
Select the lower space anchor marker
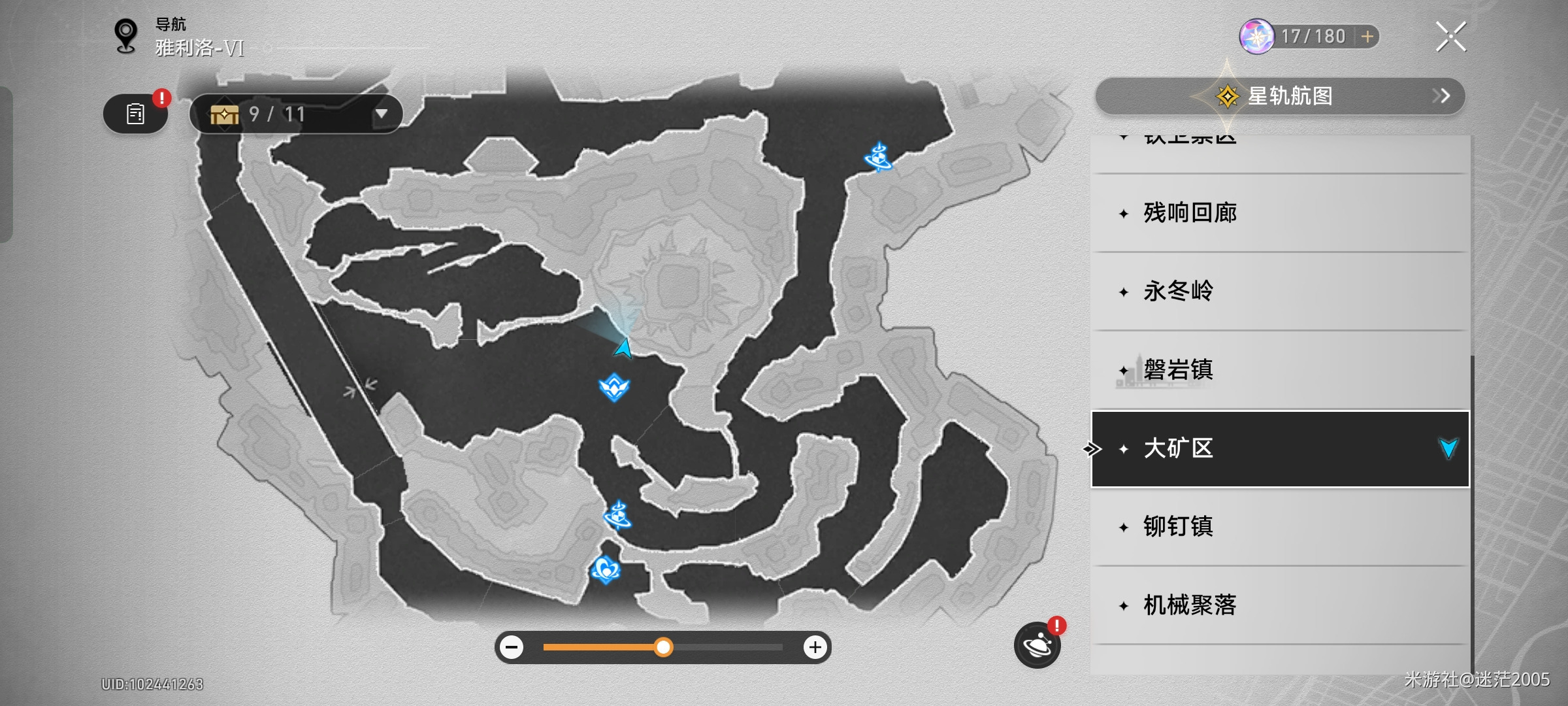coord(617,515)
